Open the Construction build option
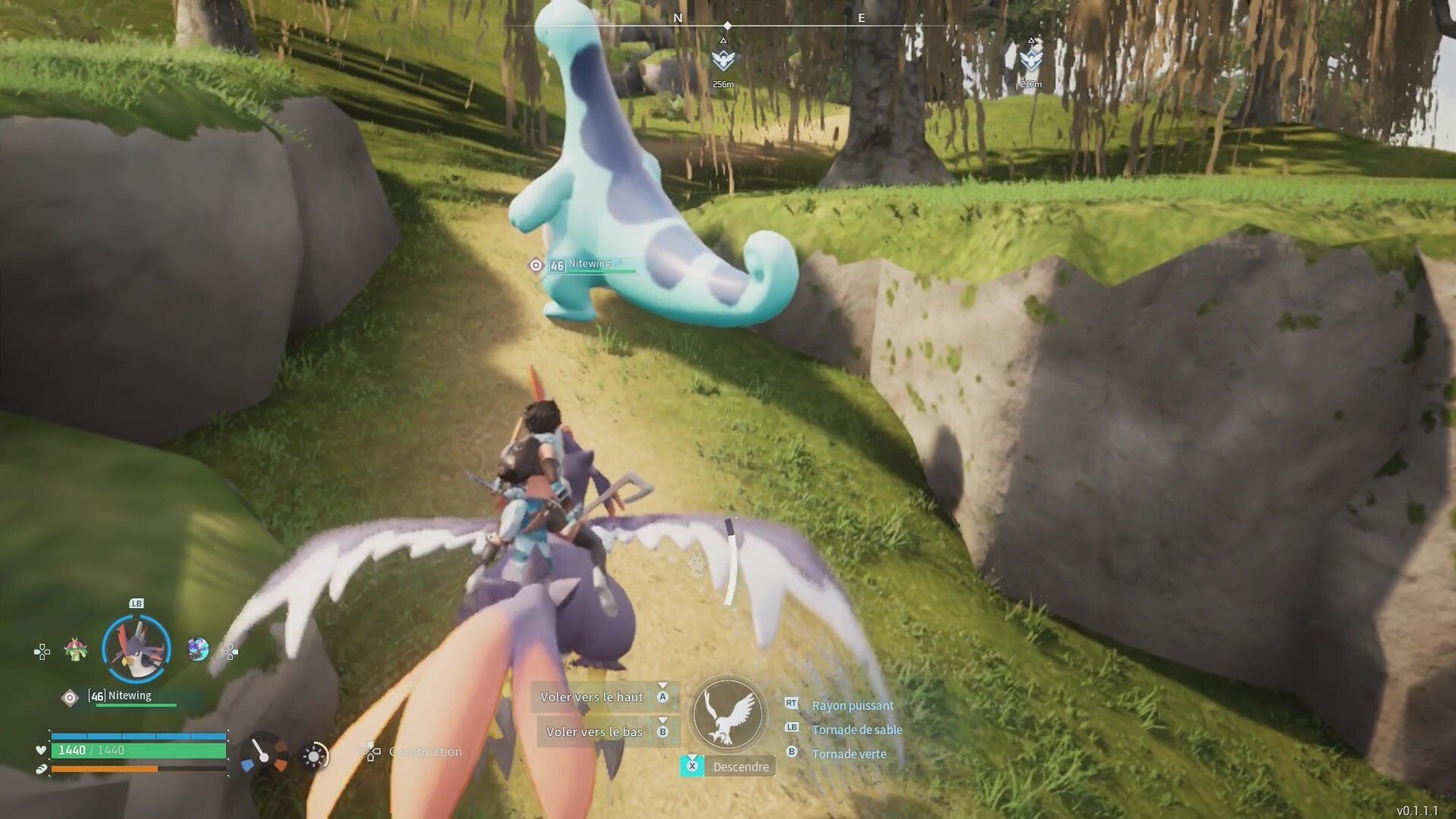 pos(424,752)
